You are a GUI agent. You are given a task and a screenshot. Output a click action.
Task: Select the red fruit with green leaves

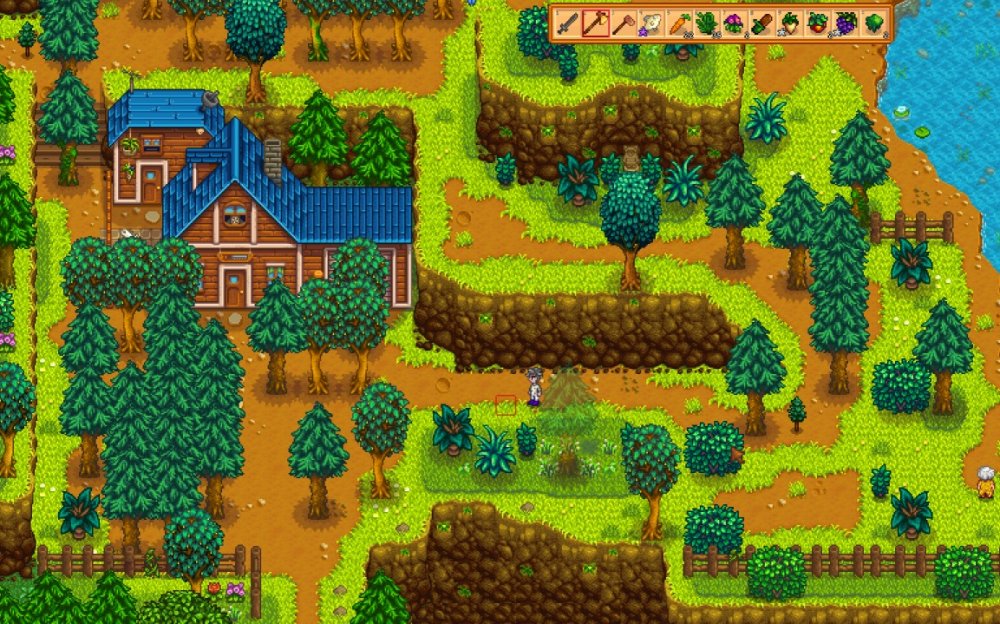point(818,23)
